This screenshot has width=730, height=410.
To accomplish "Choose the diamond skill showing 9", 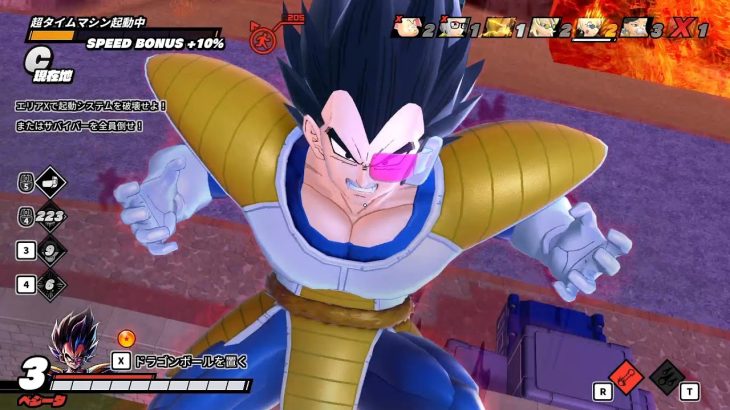I will click(50, 249).
